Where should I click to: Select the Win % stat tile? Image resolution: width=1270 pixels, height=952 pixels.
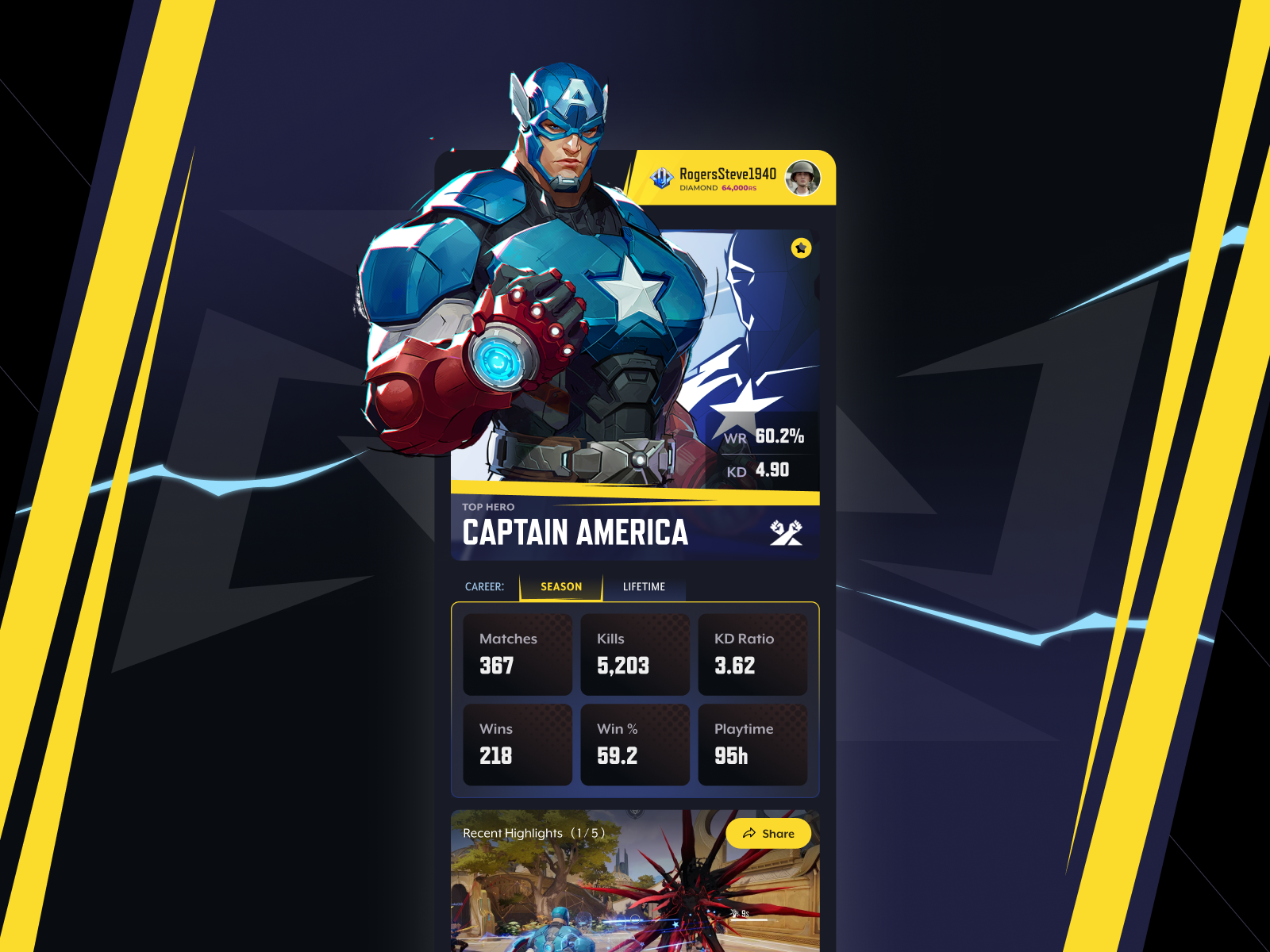pos(635,745)
